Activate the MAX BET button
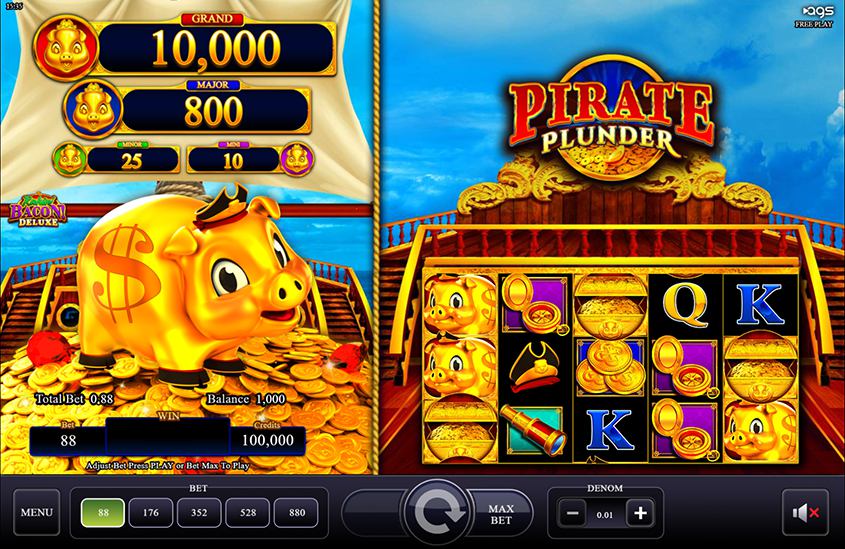This screenshot has width=845, height=549. point(500,513)
